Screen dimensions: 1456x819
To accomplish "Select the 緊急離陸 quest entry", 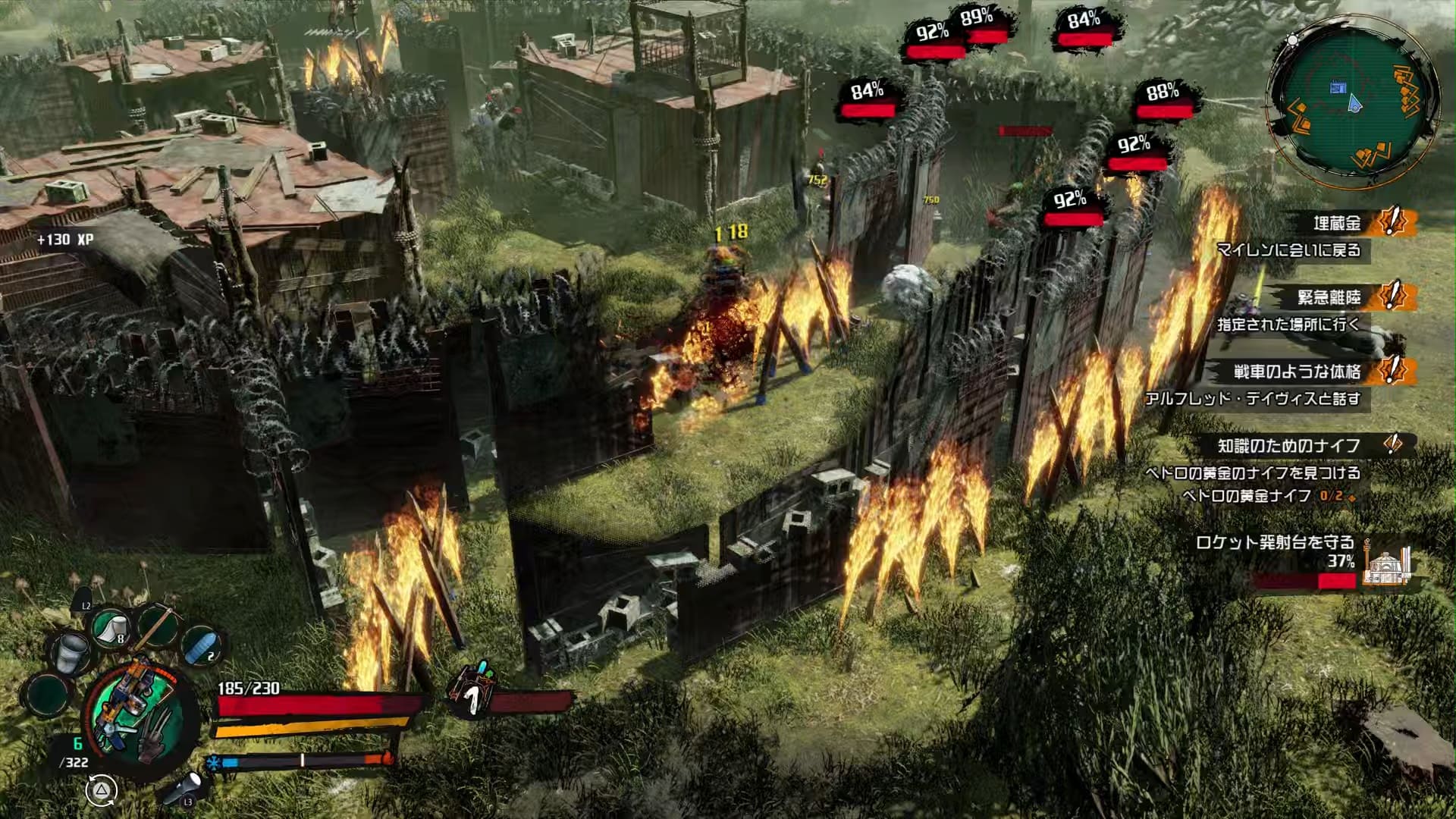I will point(1329,297).
